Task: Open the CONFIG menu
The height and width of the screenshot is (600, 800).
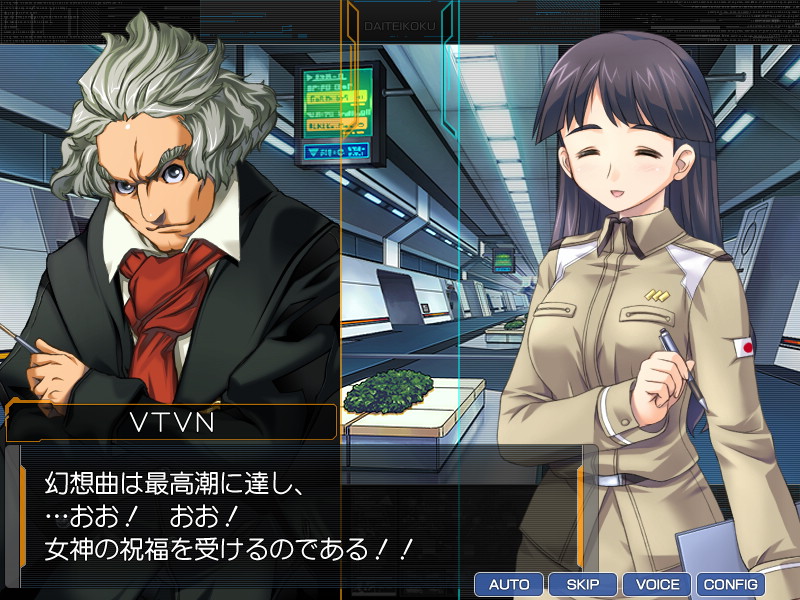Action: [x=731, y=584]
